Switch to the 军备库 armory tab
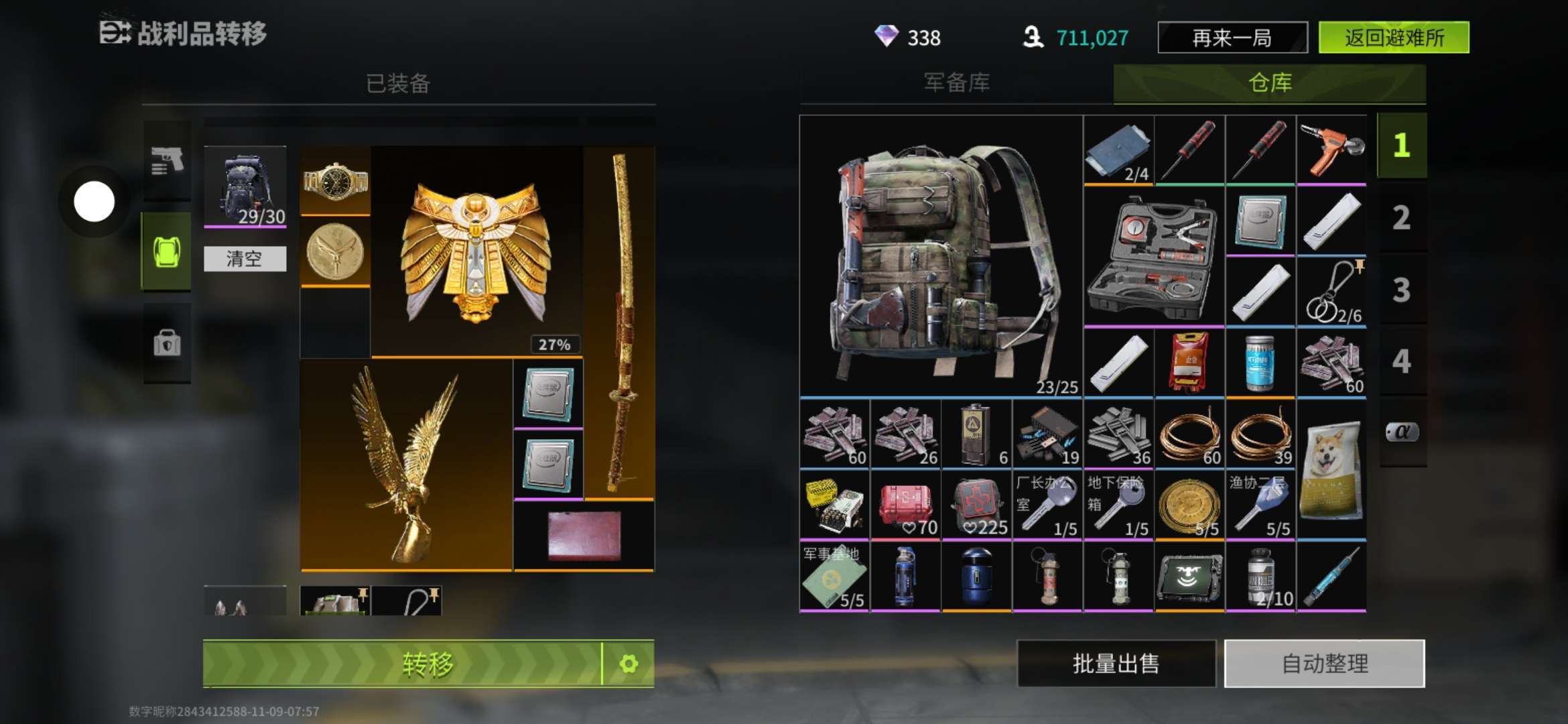 [x=956, y=83]
